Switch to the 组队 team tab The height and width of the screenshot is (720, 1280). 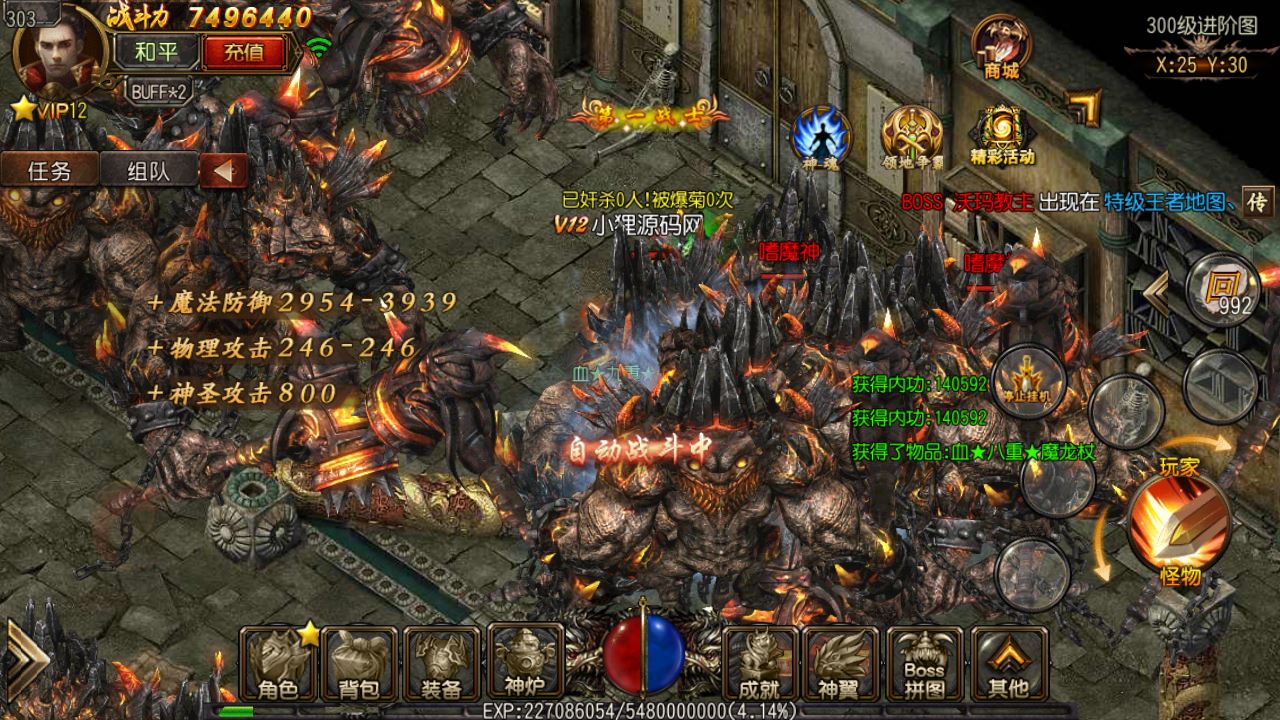click(148, 170)
